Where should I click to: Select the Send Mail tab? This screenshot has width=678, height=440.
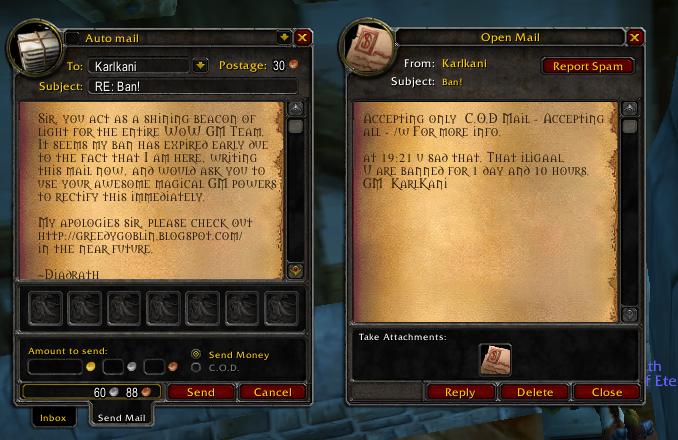pos(119,418)
